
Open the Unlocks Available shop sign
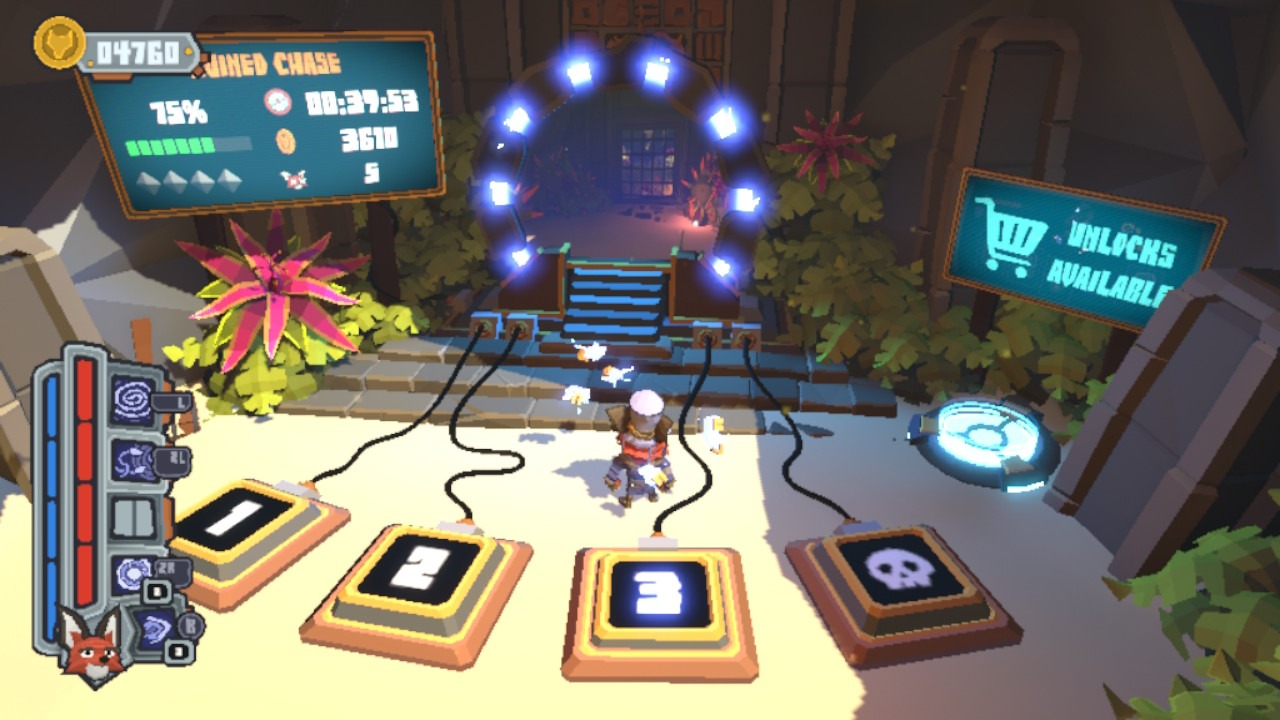tap(1082, 249)
